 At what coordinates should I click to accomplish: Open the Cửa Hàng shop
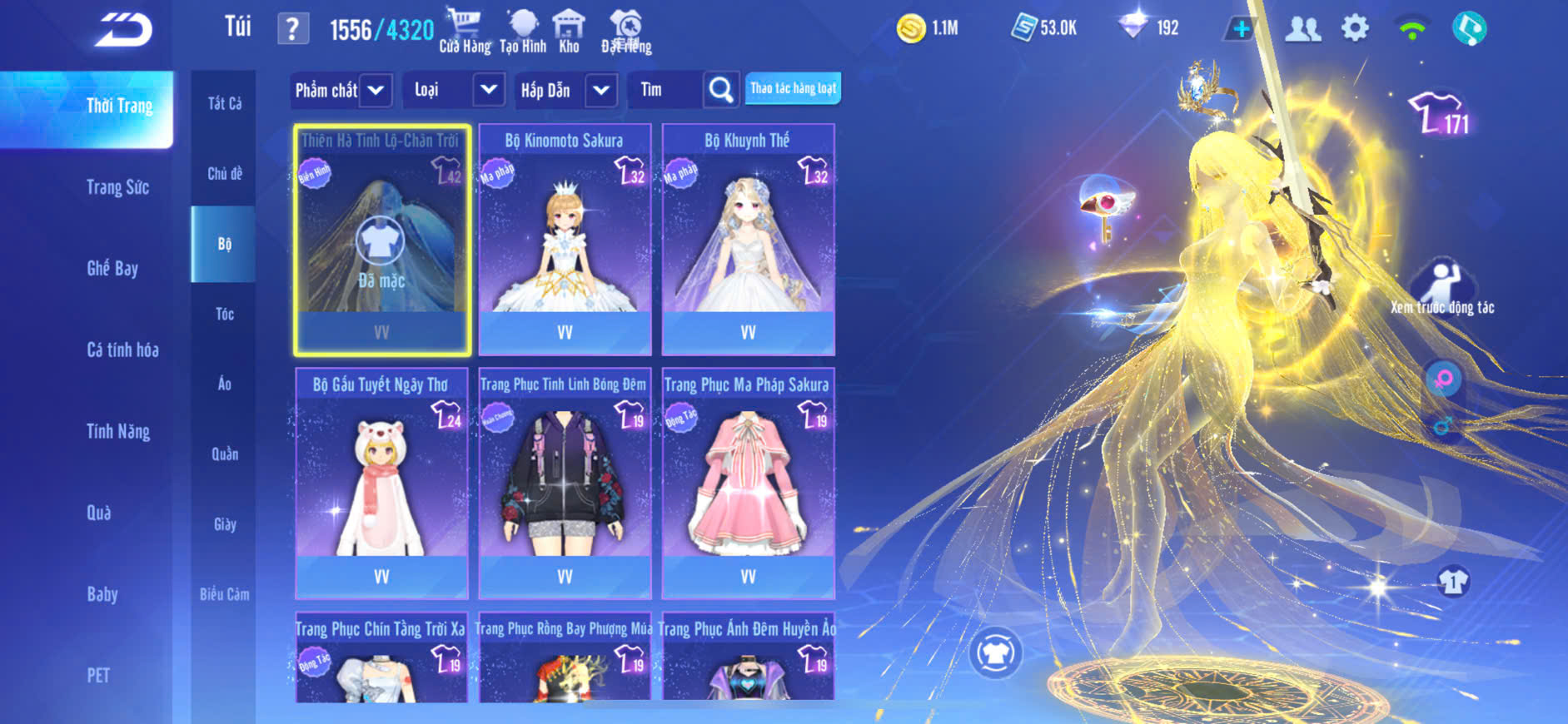(465, 31)
